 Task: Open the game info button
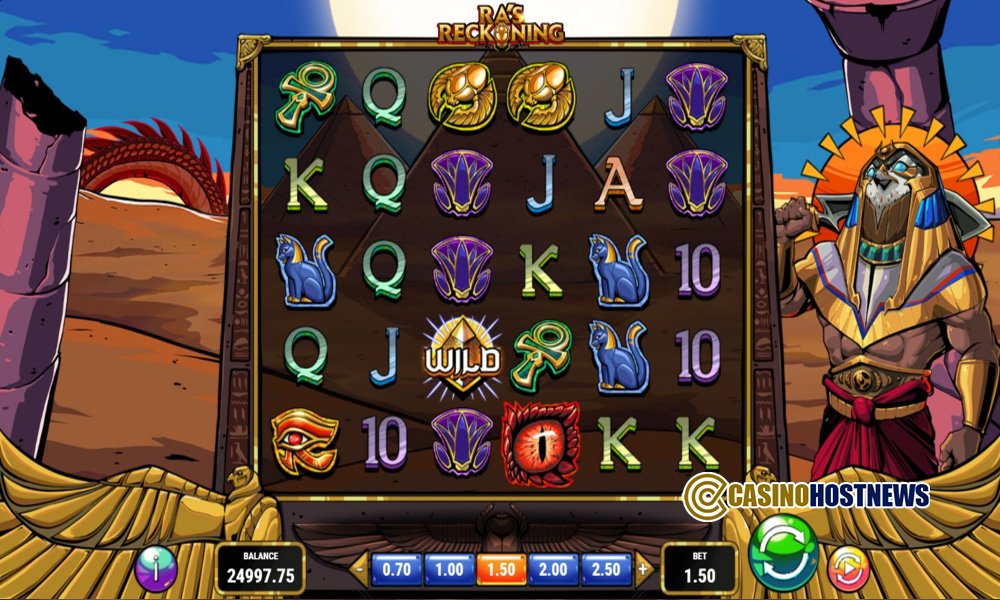(156, 568)
